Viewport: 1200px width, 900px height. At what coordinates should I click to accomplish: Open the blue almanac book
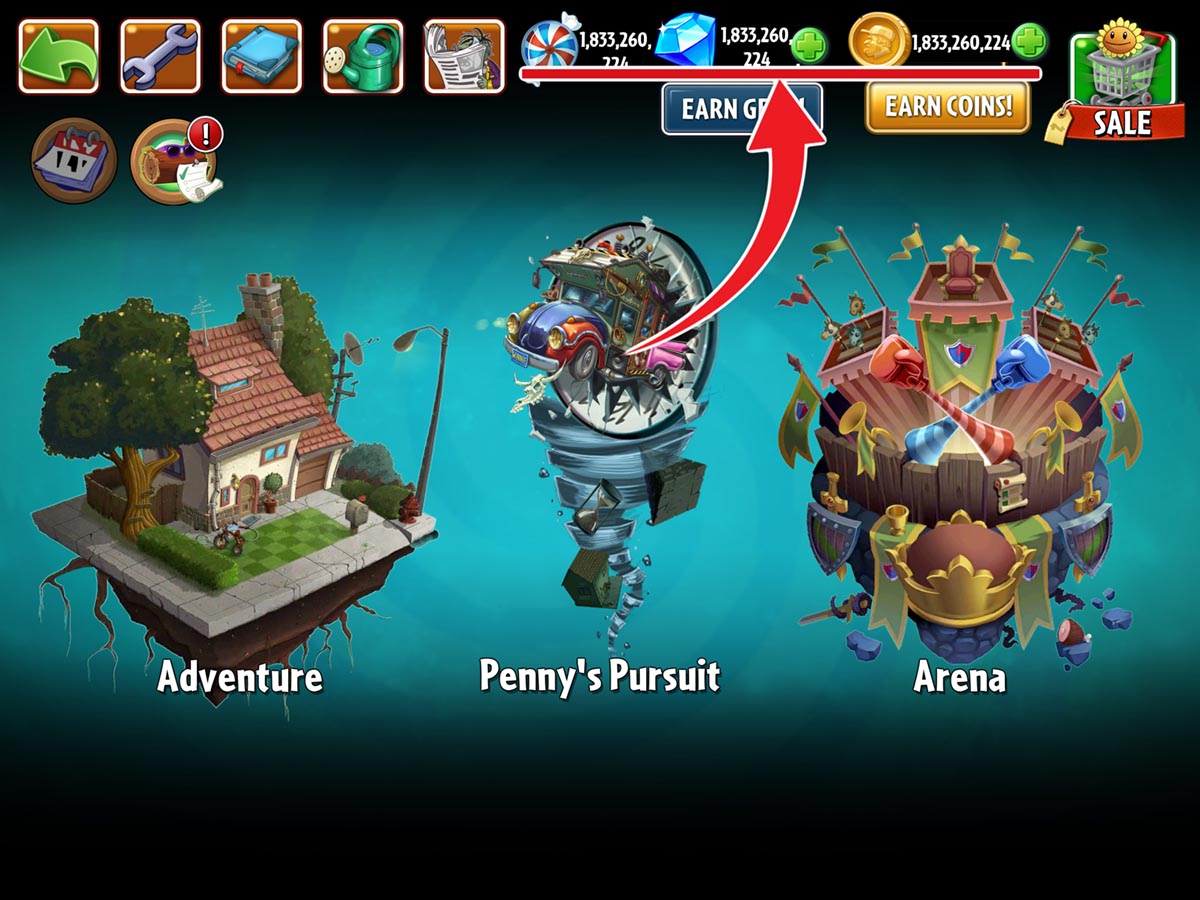click(x=261, y=56)
